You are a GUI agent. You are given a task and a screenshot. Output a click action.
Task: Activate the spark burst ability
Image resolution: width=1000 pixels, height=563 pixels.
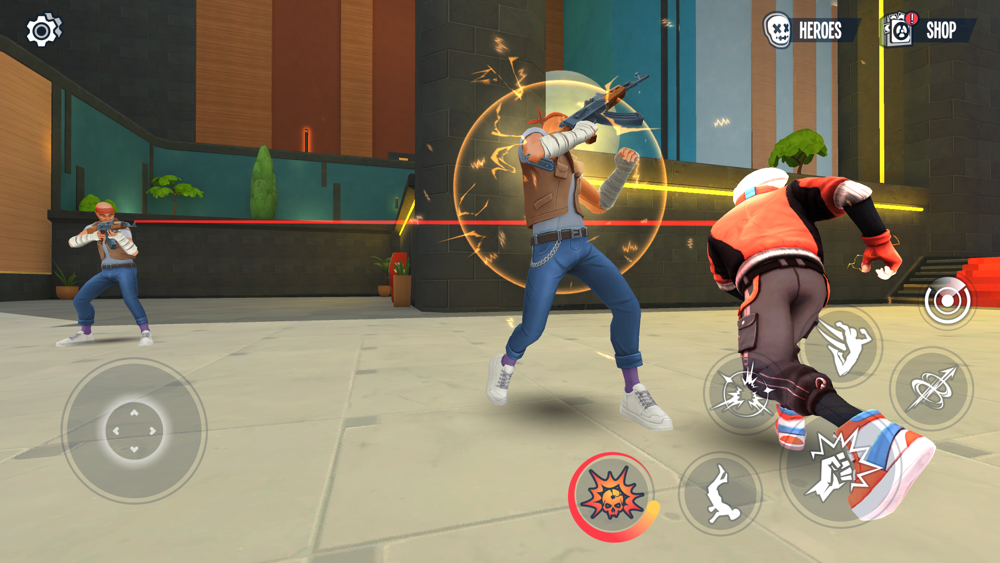(x=743, y=391)
